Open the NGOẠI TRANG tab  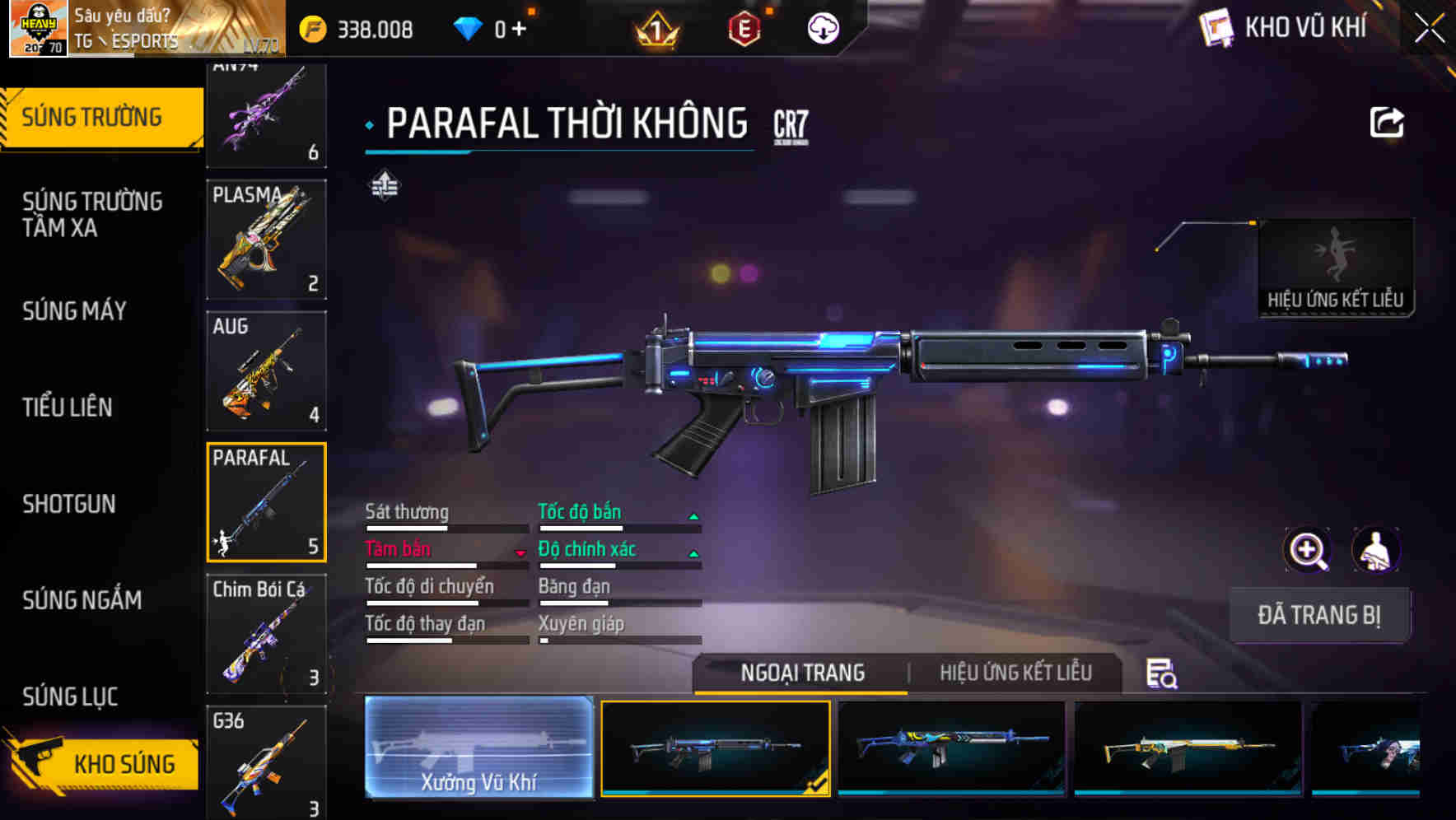tap(801, 673)
